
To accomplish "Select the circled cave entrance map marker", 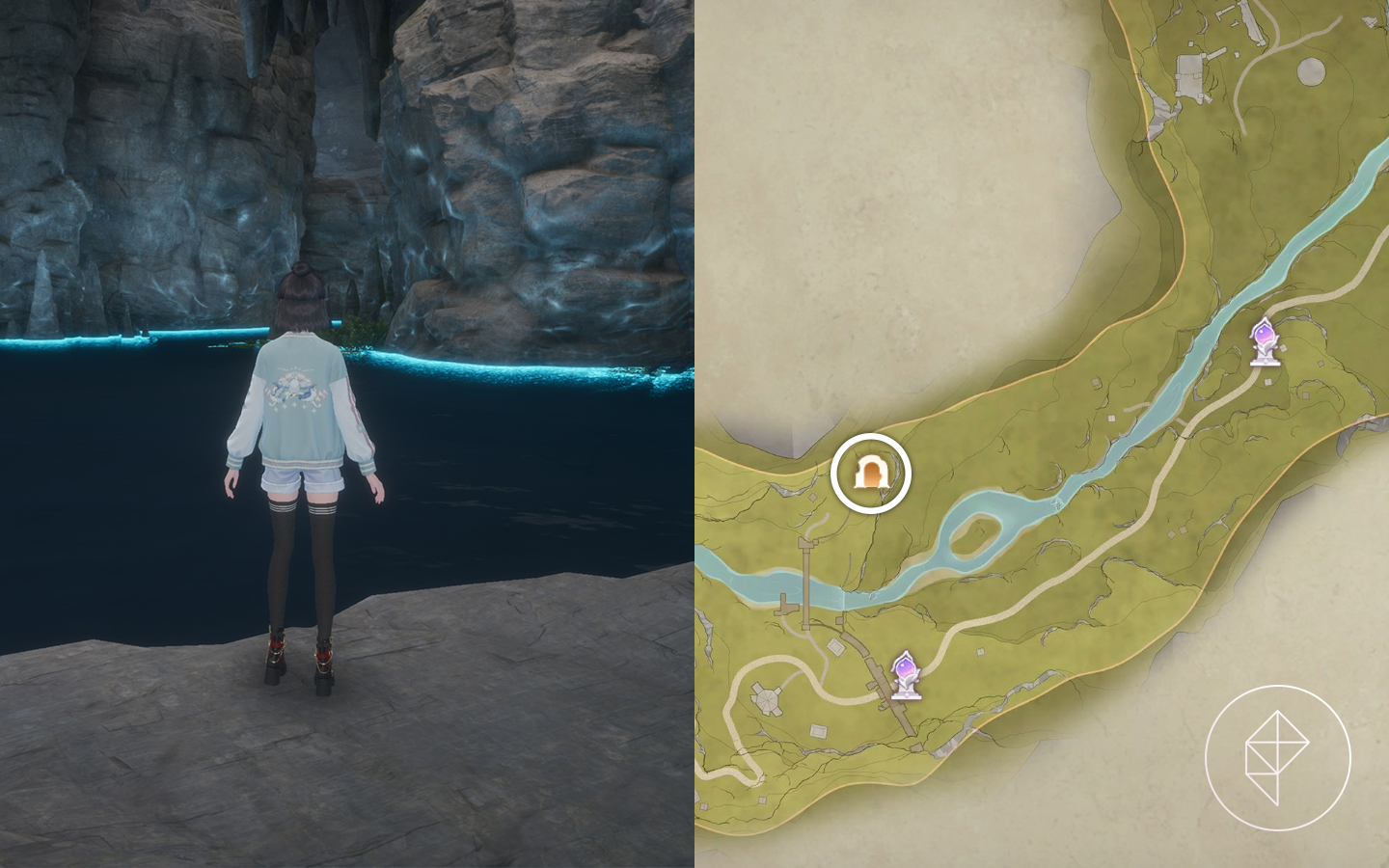I will [871, 473].
